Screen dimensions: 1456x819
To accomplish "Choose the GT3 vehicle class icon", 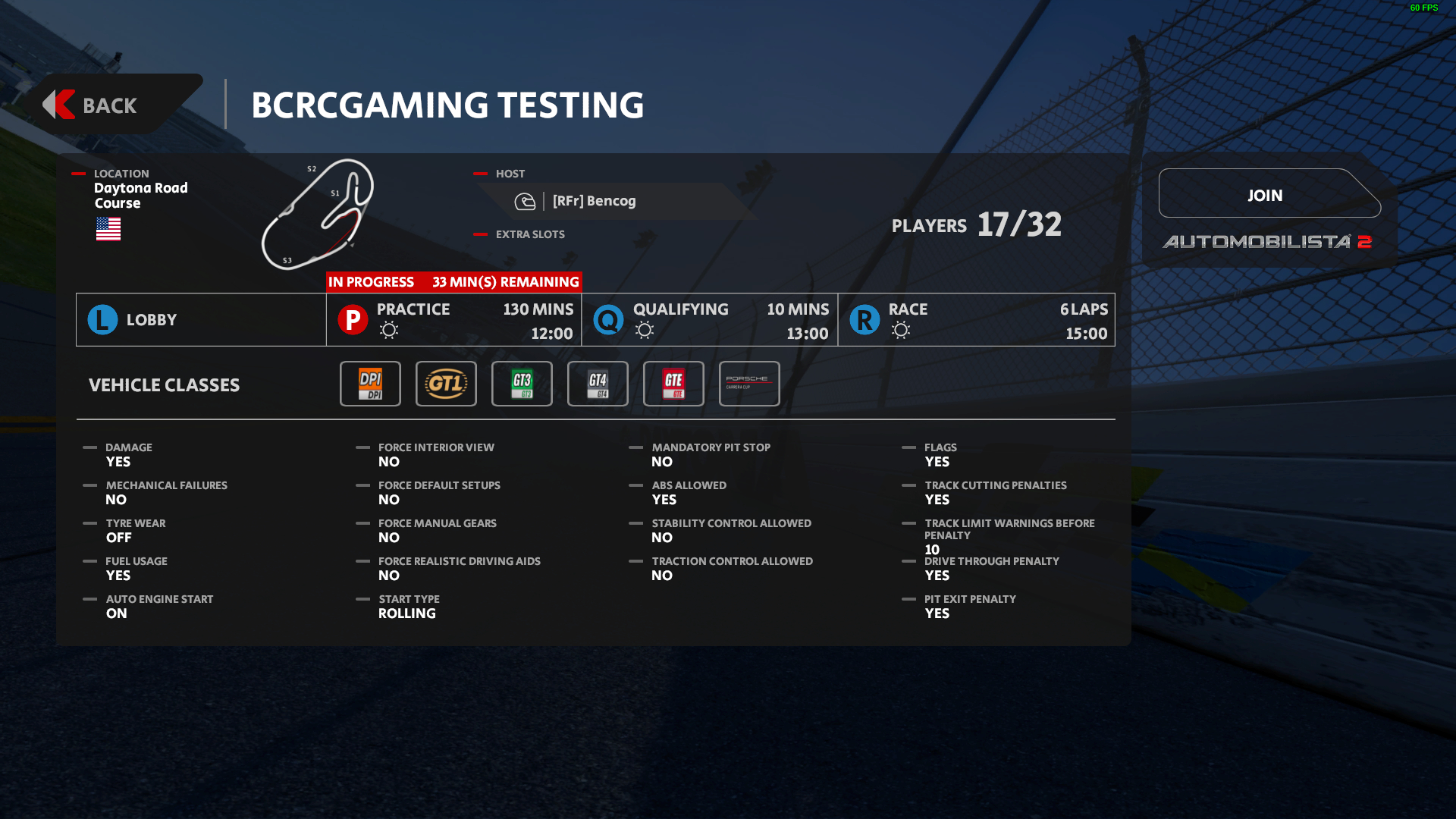I will click(522, 384).
